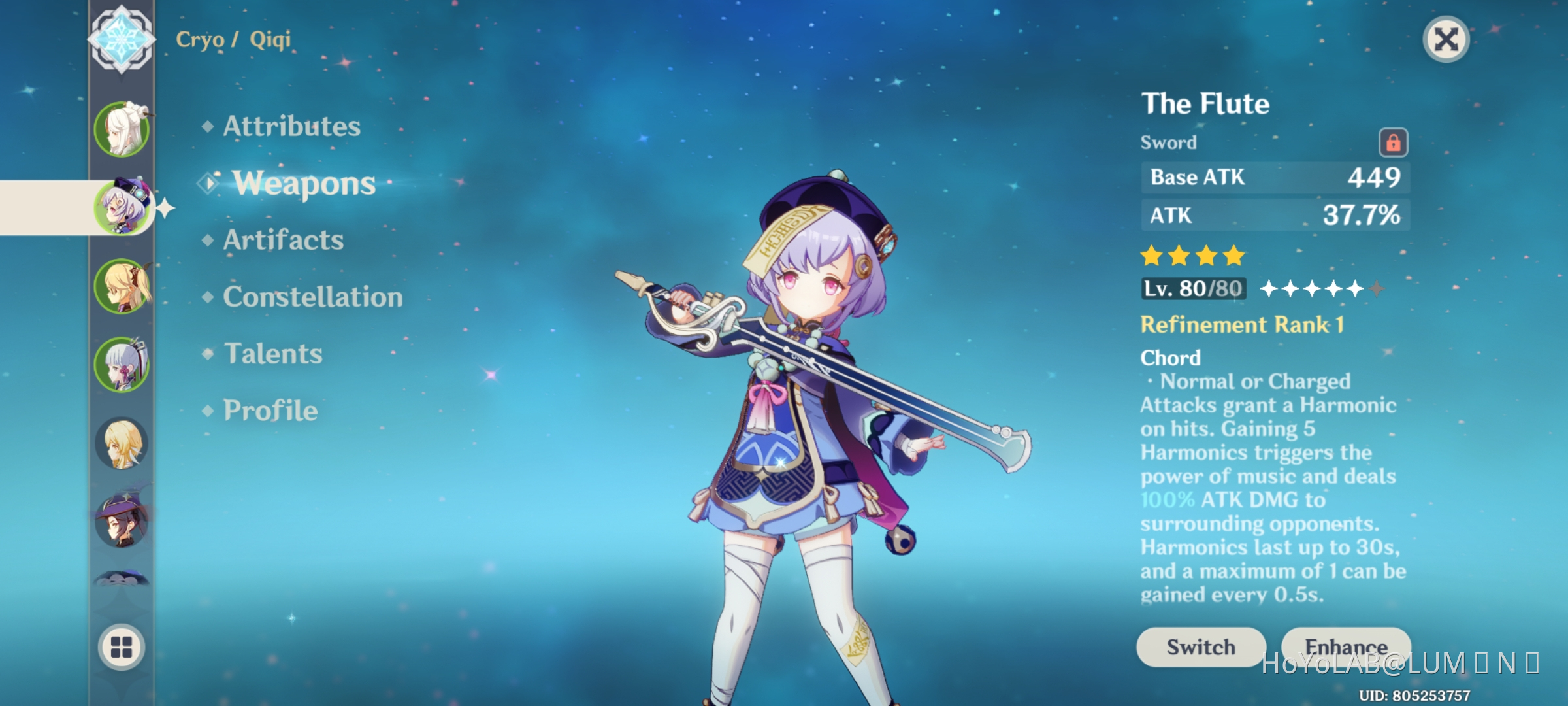Viewport: 1568px width, 706px height.
Task: Select the blonde Traveler portrait
Action: (122, 445)
